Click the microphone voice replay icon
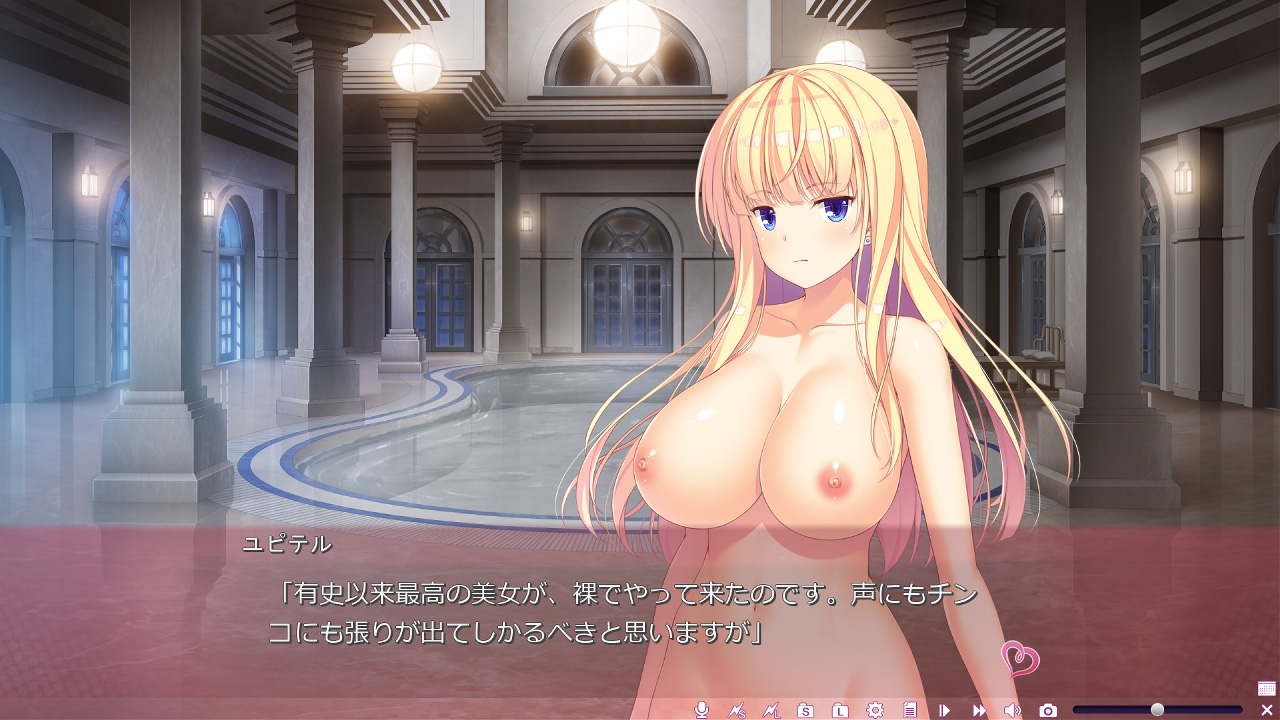 pyautogui.click(x=702, y=710)
